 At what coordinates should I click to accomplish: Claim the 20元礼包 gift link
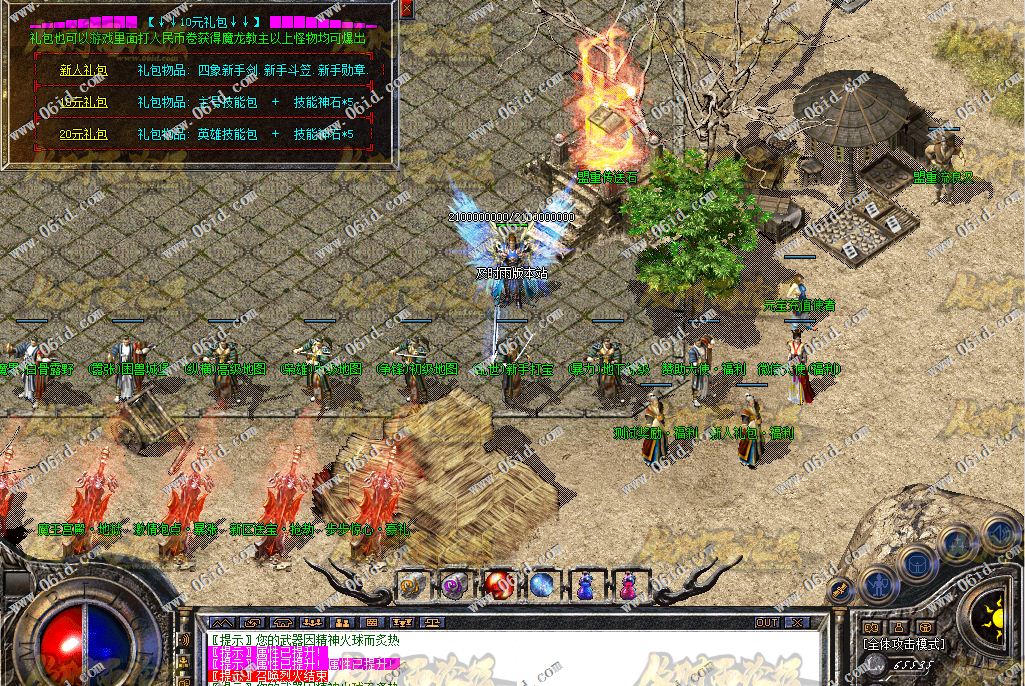click(x=83, y=133)
